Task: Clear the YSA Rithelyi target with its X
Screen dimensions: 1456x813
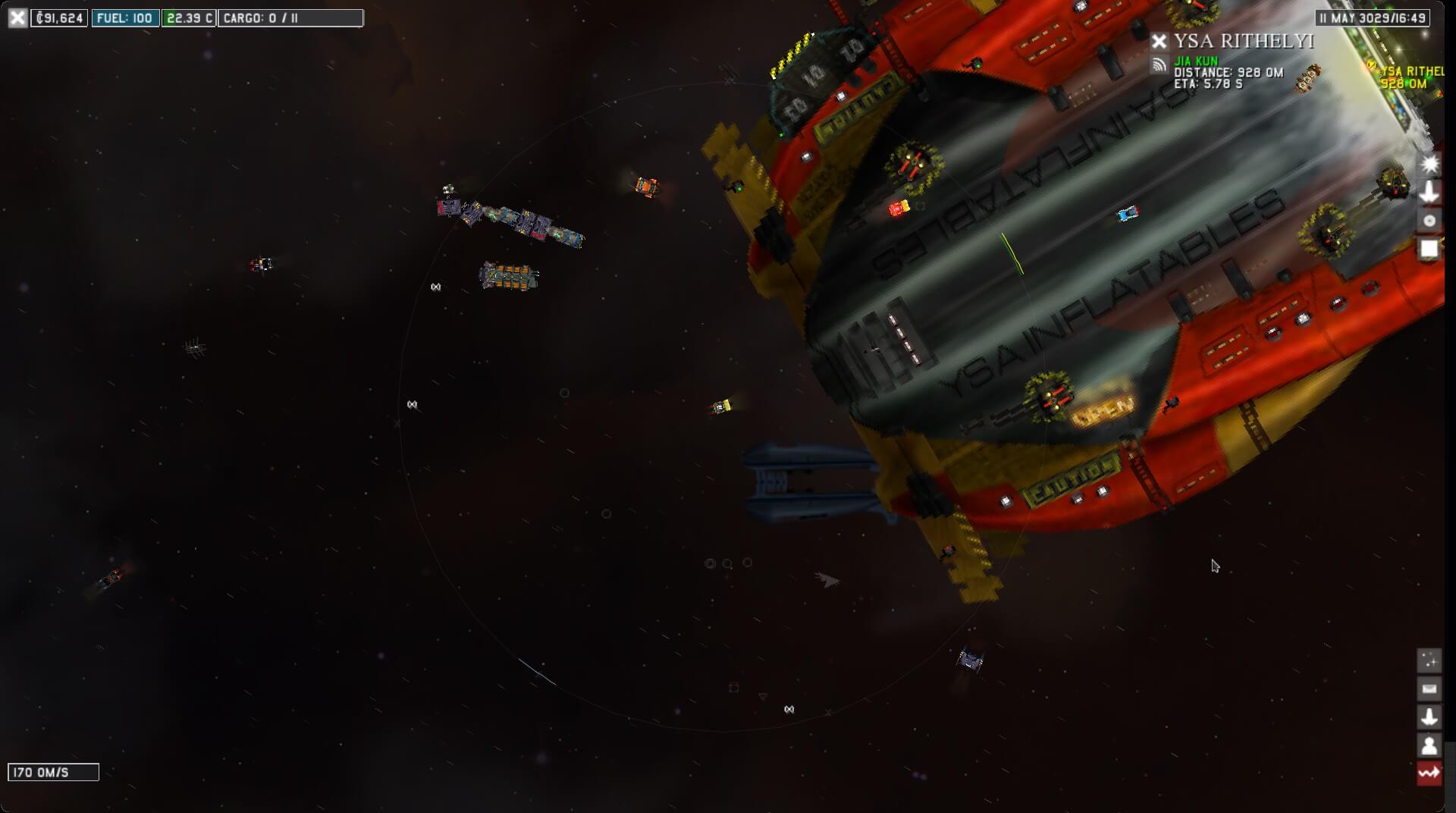Action: (1159, 41)
